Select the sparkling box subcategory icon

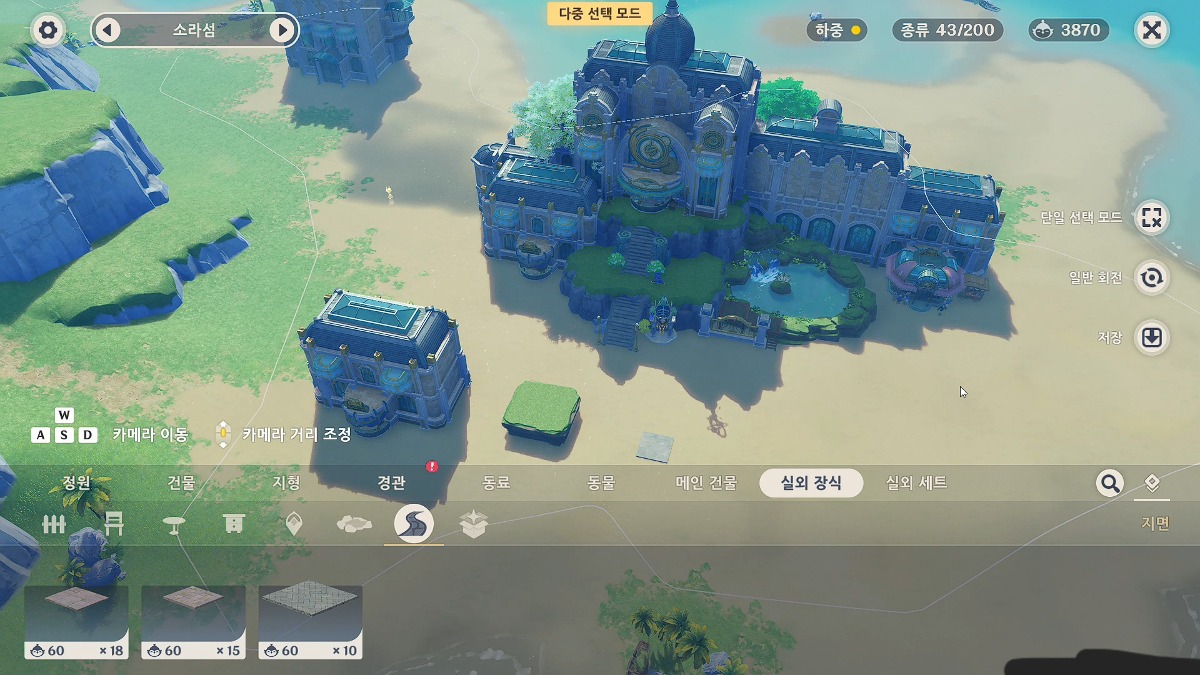[x=473, y=524]
